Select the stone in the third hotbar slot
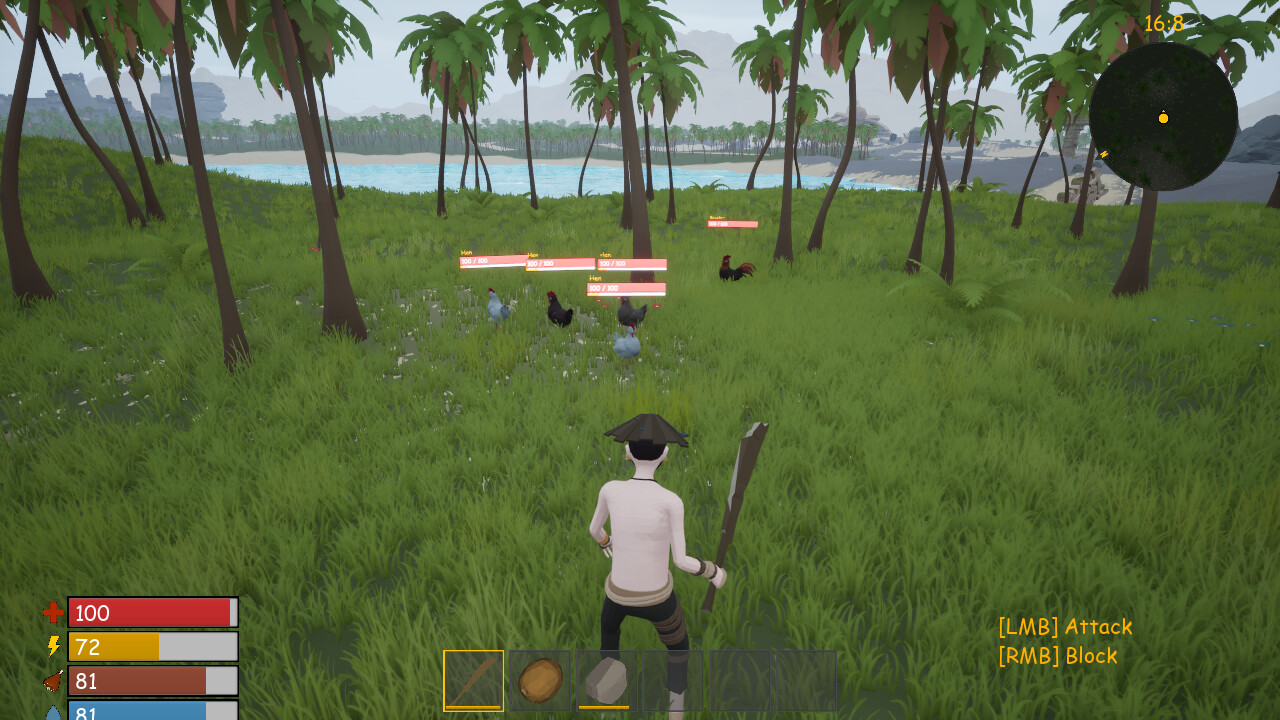The image size is (1280, 720). coord(605,678)
